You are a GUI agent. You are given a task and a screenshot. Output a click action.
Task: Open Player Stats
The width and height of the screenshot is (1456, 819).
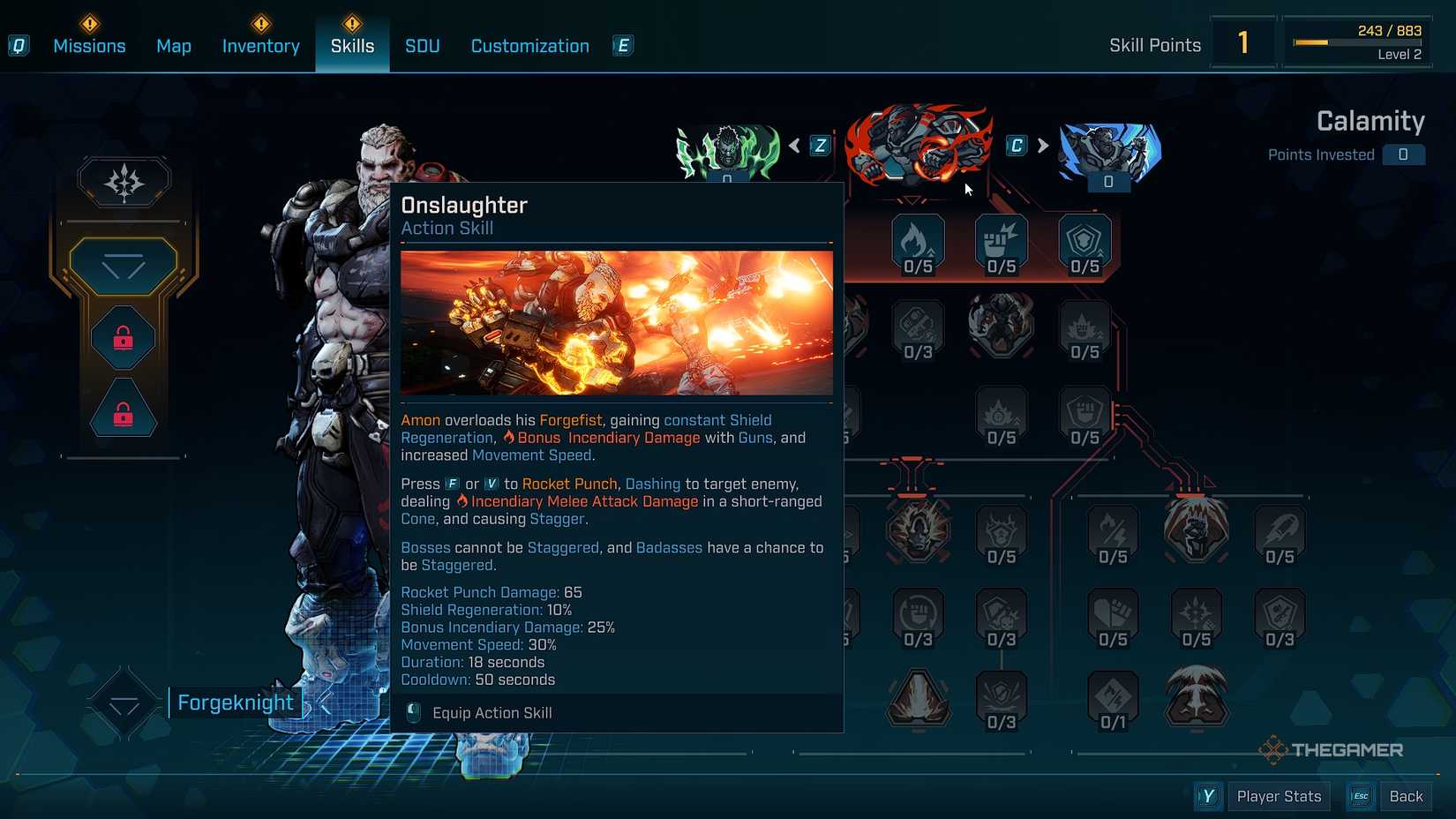[x=1280, y=795]
